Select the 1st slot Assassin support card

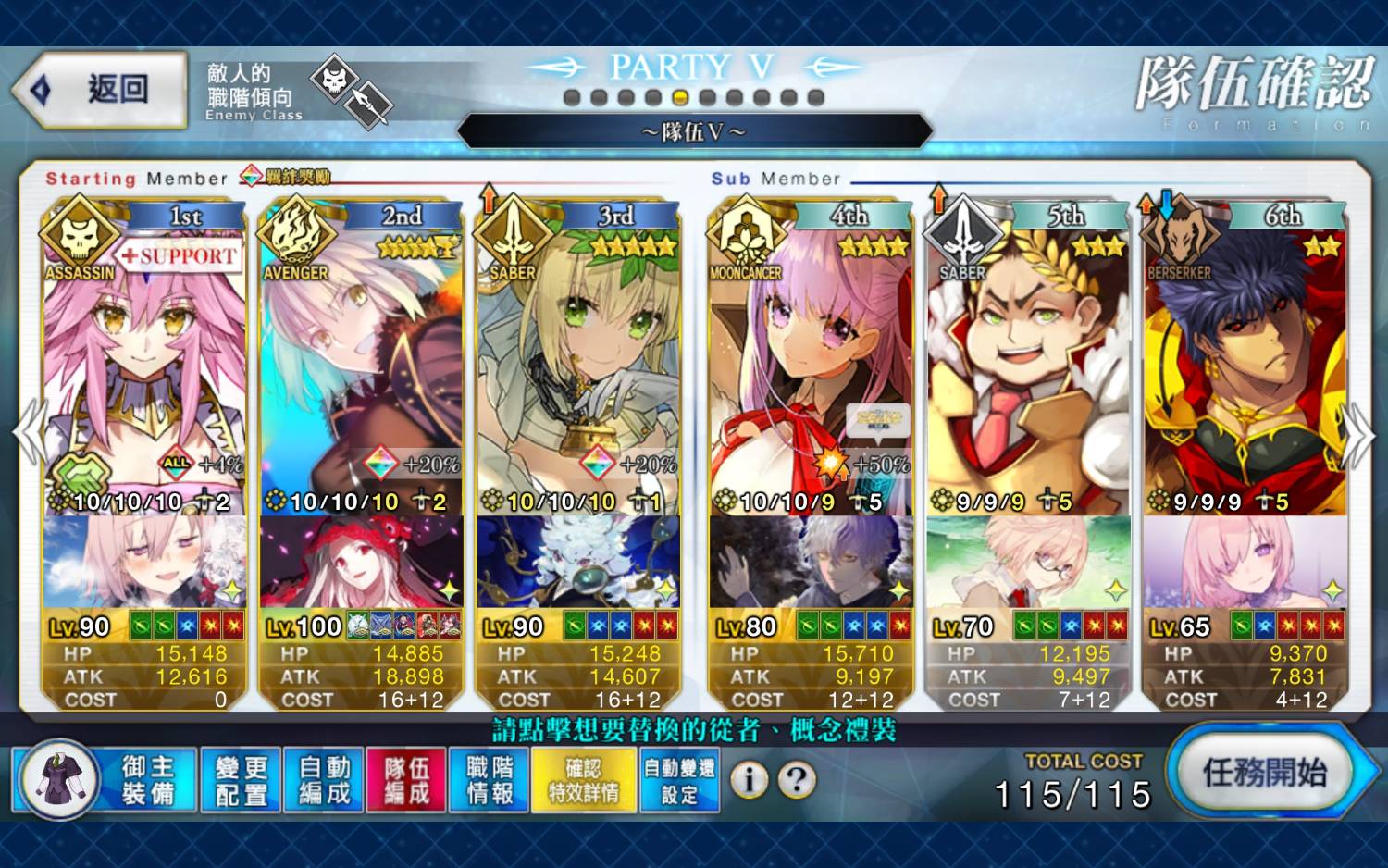(144, 370)
